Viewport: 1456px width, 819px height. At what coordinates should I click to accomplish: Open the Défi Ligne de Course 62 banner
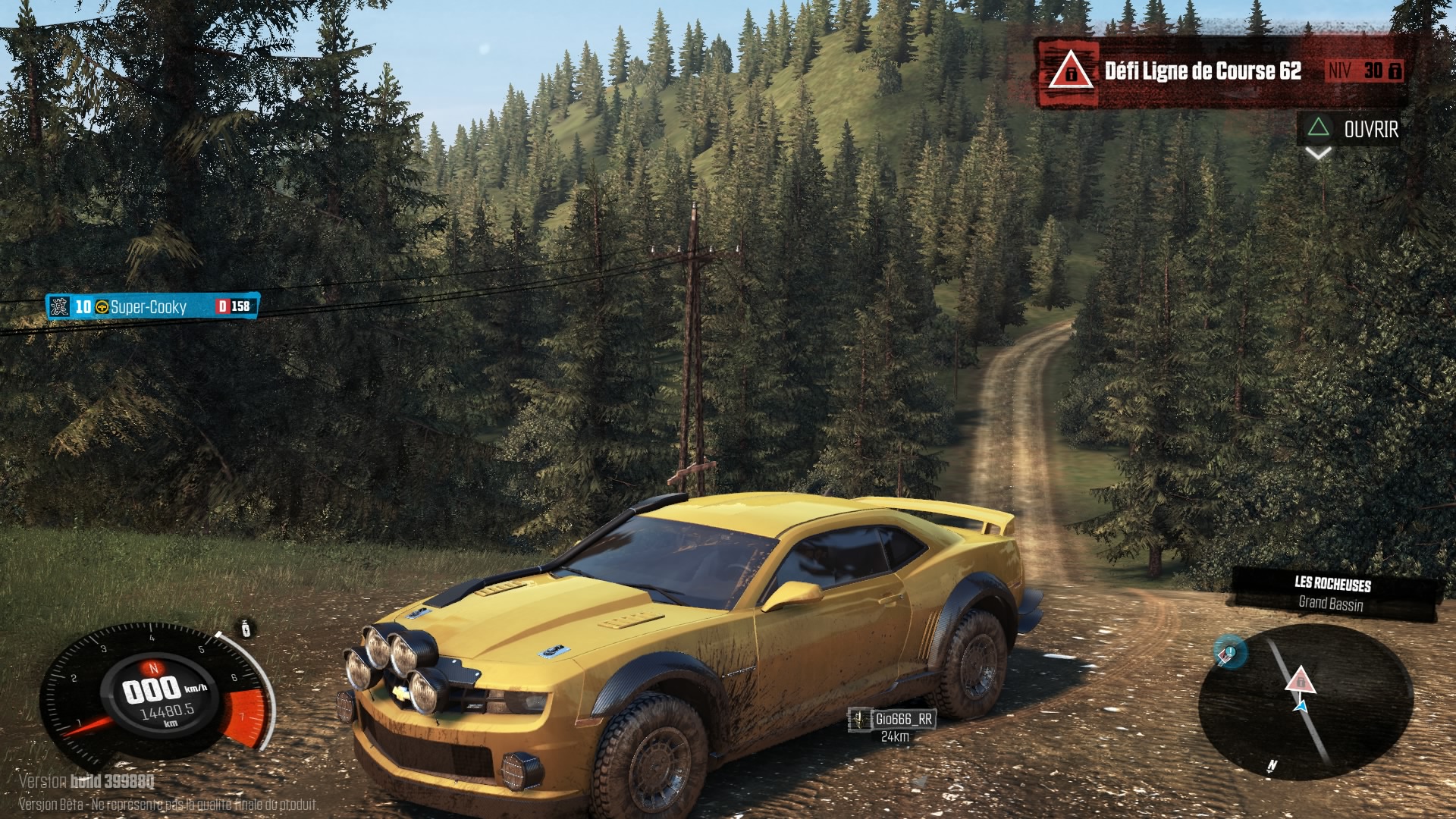tap(1221, 72)
